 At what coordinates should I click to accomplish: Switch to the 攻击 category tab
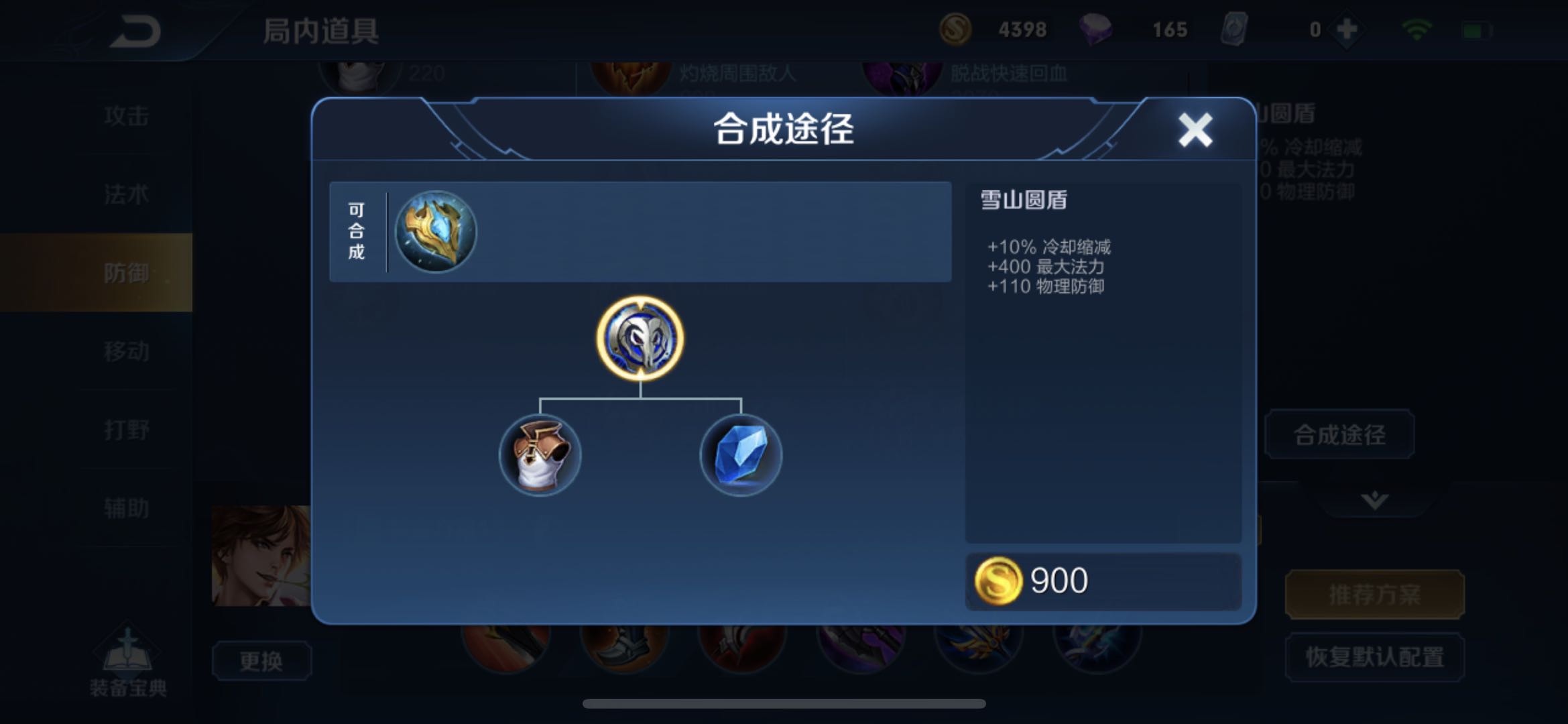127,115
